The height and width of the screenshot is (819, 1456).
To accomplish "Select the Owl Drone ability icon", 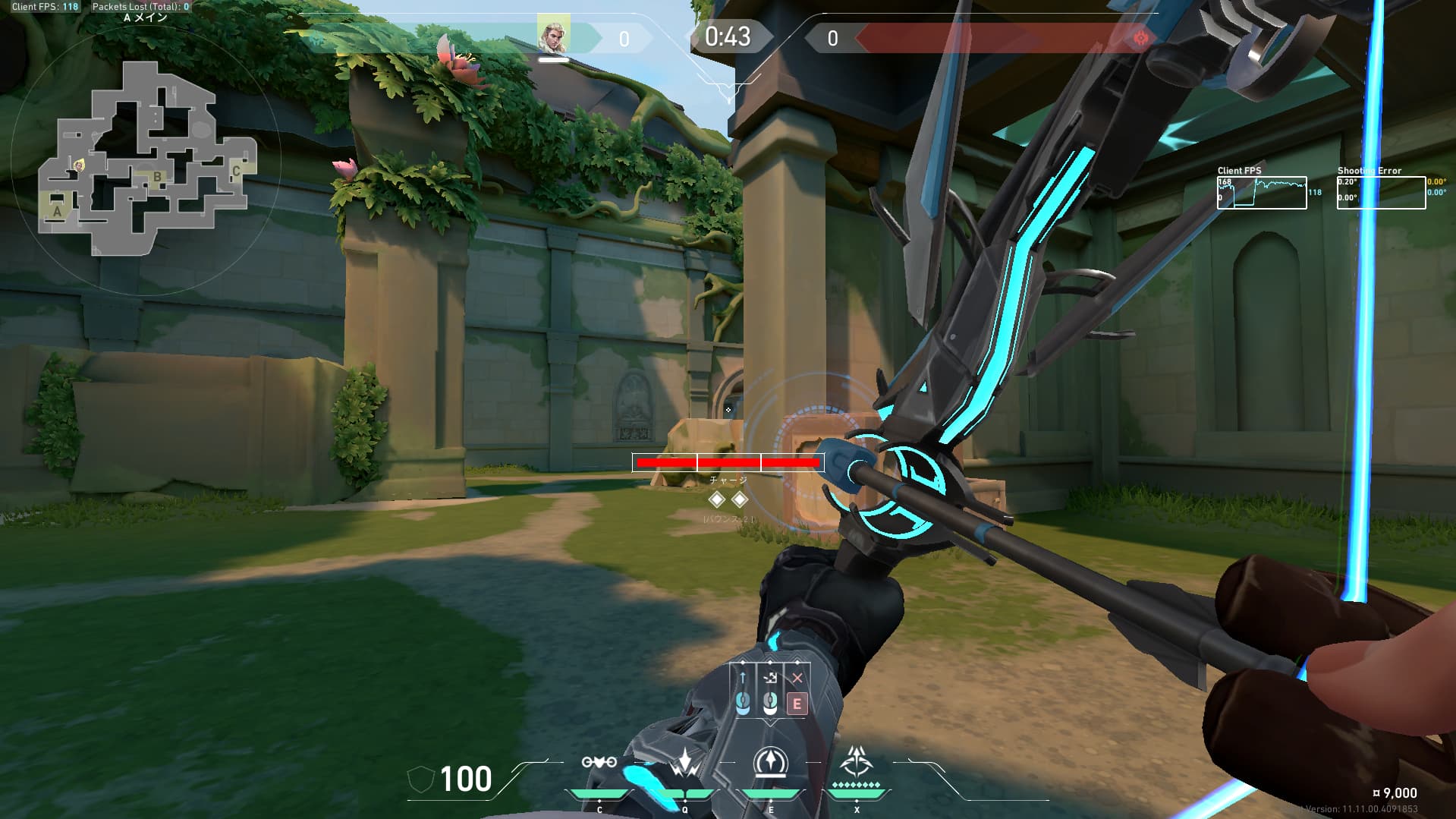I will tap(599, 762).
